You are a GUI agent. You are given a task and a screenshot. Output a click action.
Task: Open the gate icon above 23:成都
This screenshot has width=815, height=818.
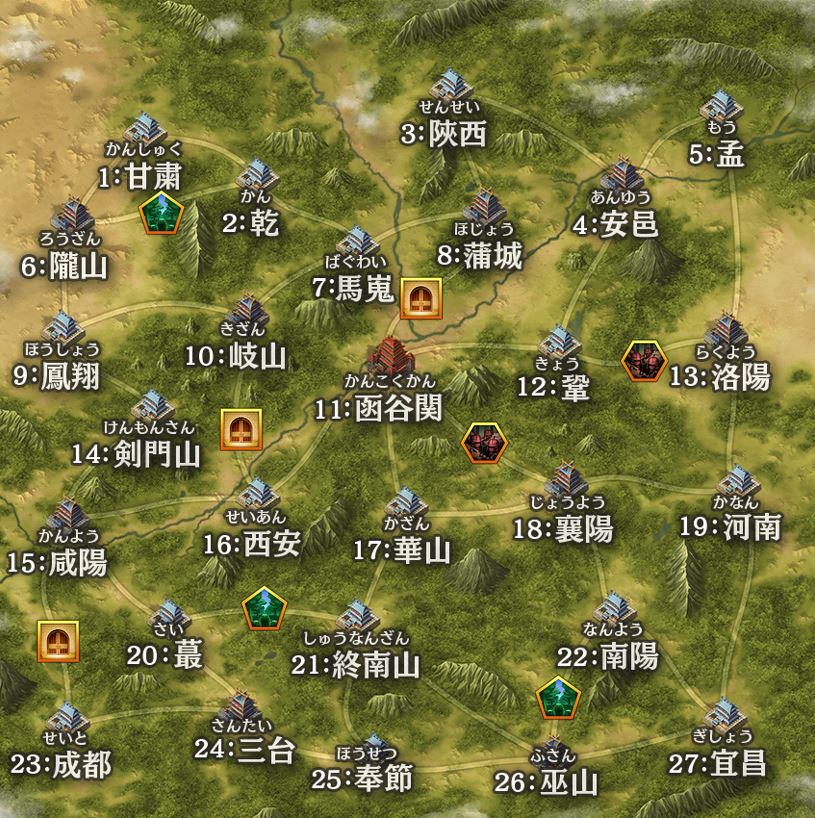tap(58, 640)
